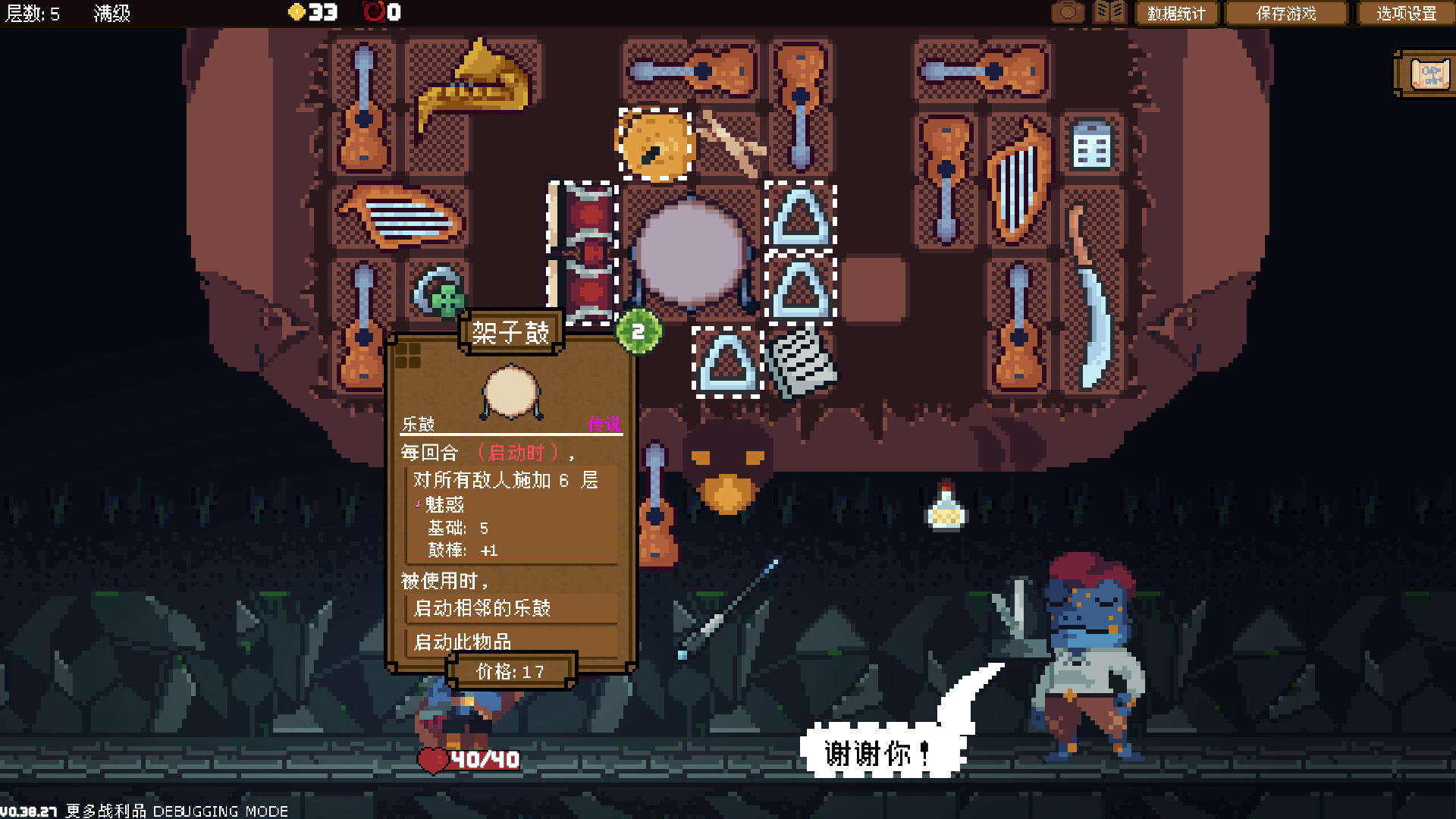The width and height of the screenshot is (1456, 819).
Task: Click the green level 2 badge on the drum
Action: coord(637,330)
